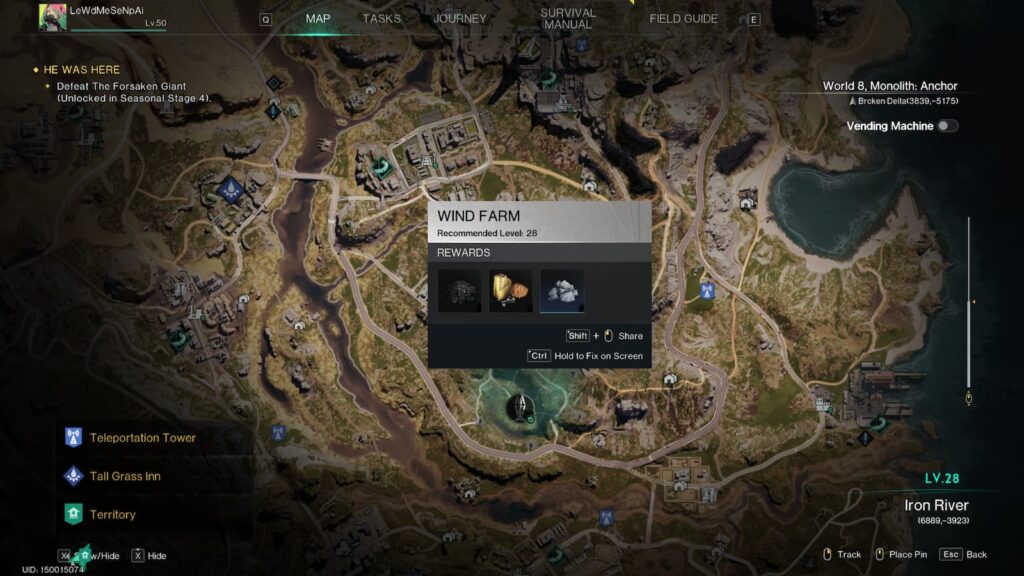The image size is (1024, 576).
Task: Choose the Teleportation Tower legend entry
Action: [142, 438]
